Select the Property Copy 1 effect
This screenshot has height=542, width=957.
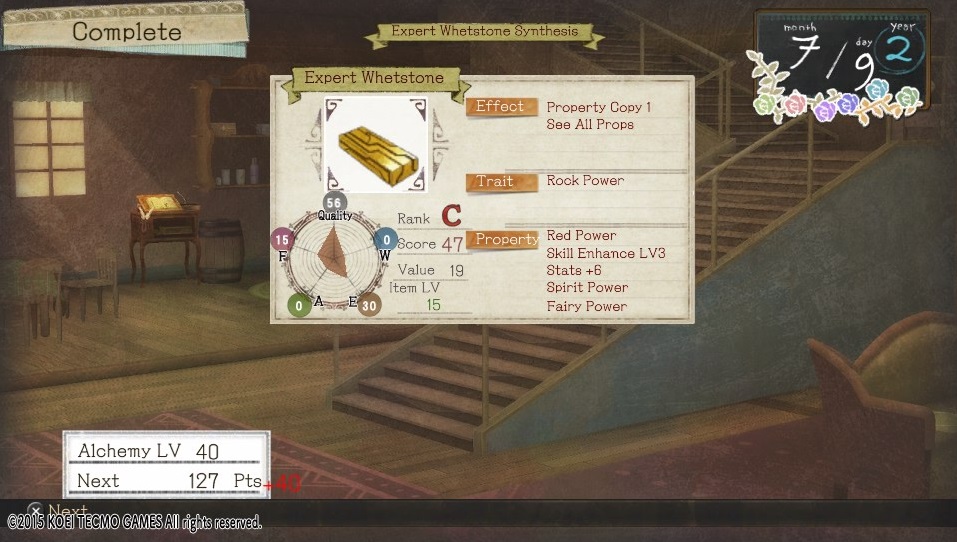click(598, 107)
